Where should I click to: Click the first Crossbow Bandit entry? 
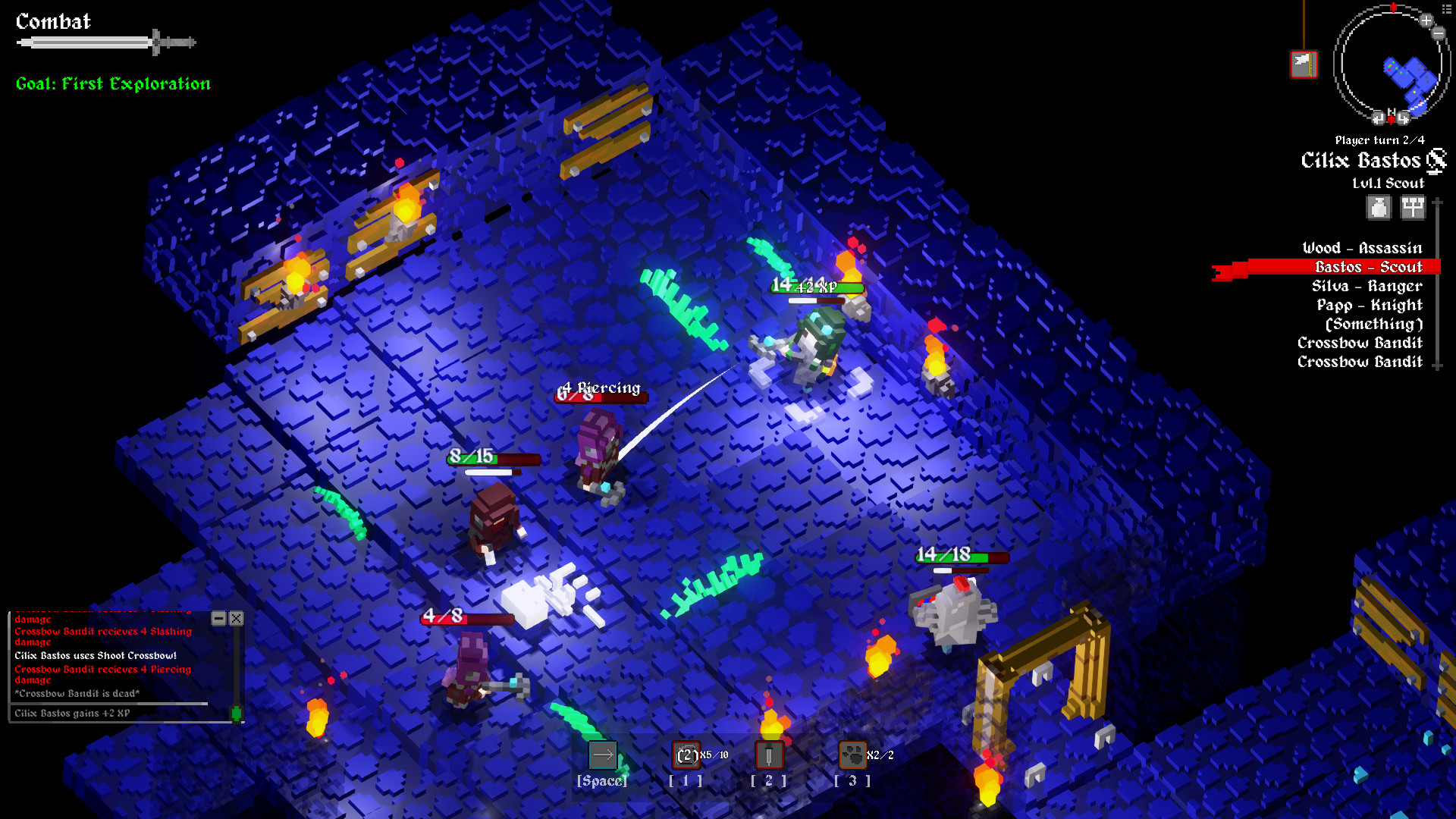coord(1360,343)
